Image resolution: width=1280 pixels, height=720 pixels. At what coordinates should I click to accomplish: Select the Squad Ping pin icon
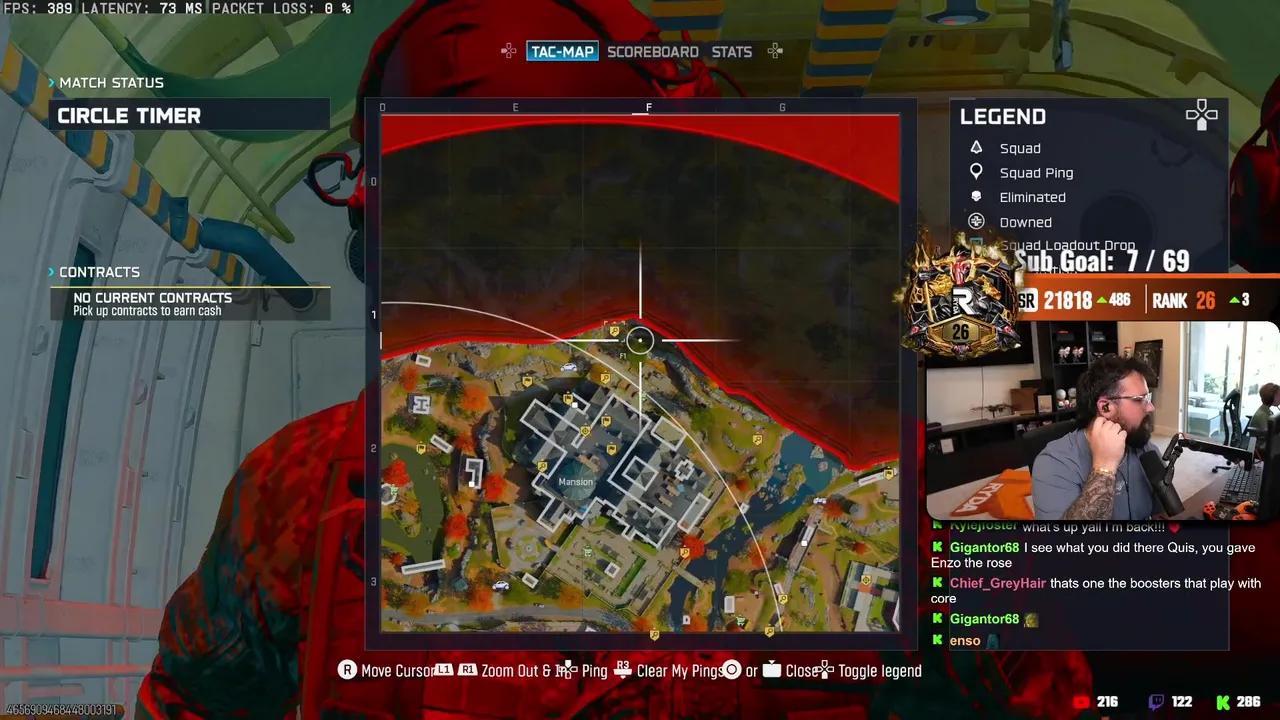pyautogui.click(x=976, y=171)
